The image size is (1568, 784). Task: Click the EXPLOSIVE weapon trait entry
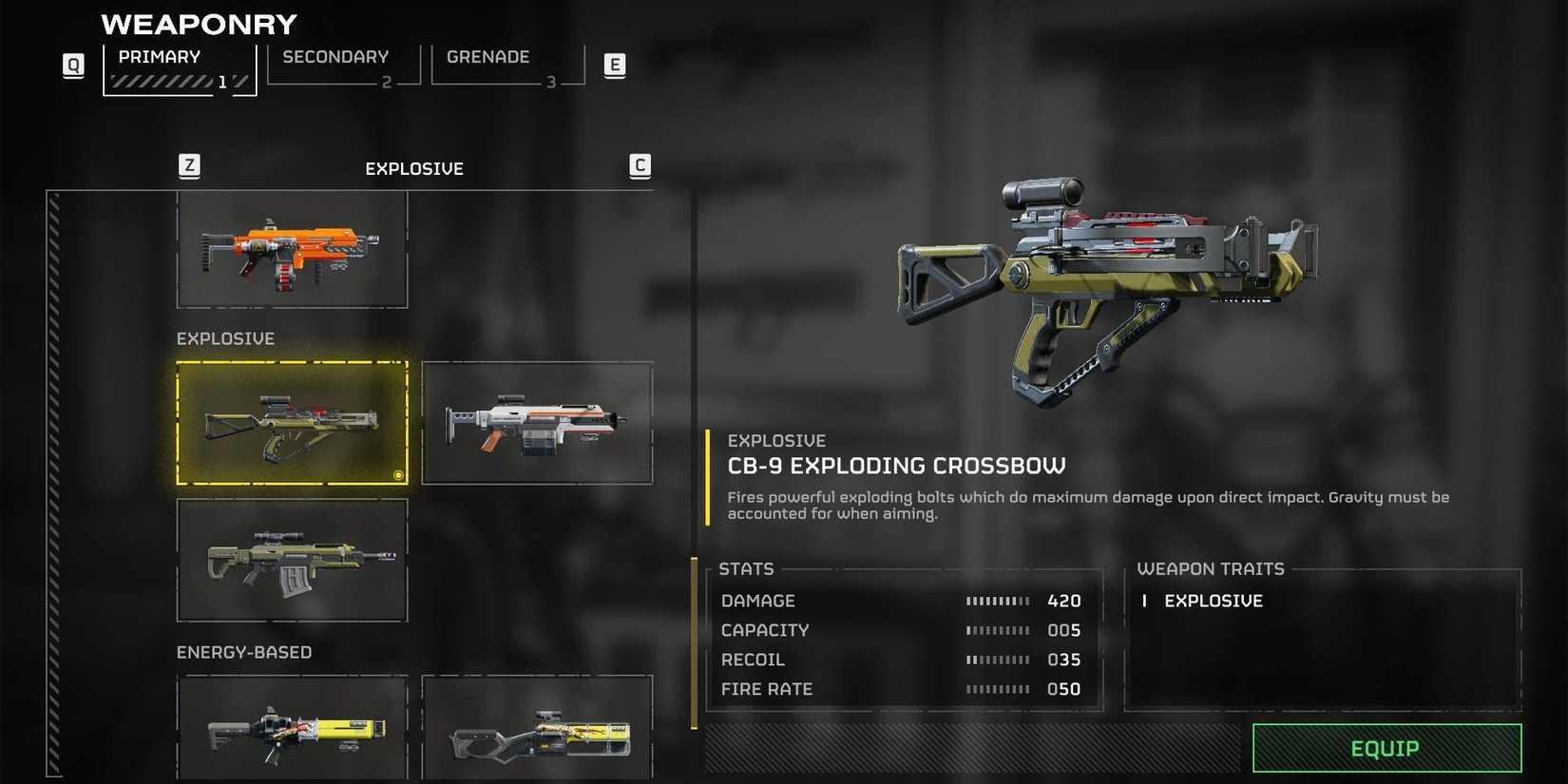pyautogui.click(x=1214, y=601)
